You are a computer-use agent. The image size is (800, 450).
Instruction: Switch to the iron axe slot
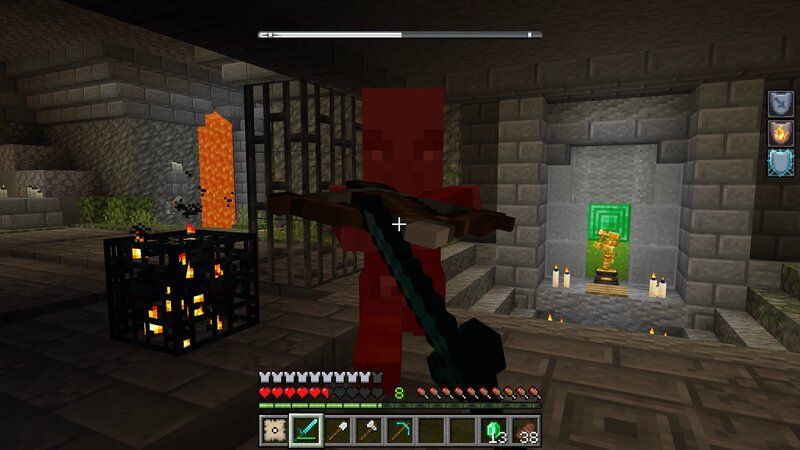pyautogui.click(x=369, y=431)
